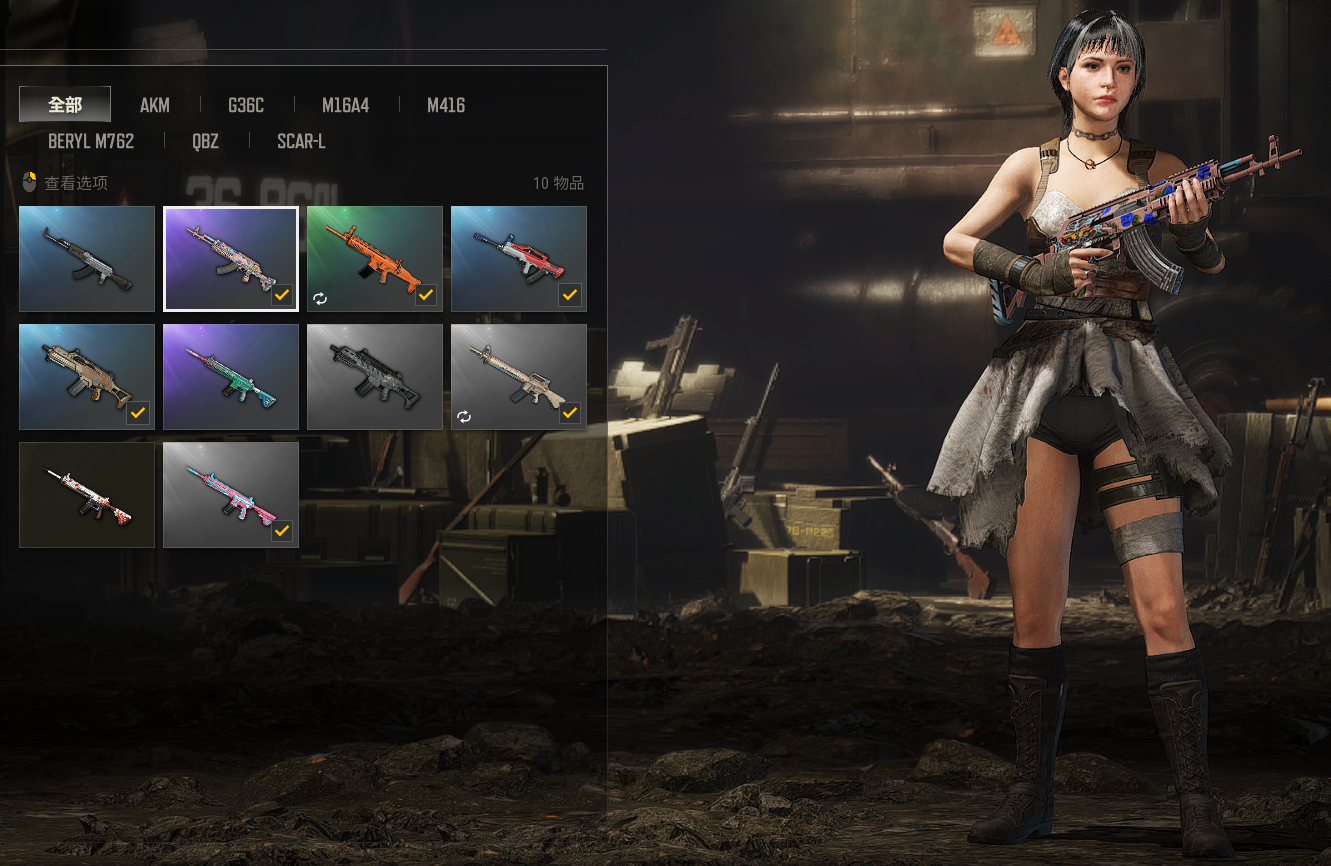The width and height of the screenshot is (1331, 866).
Task: Select the AKM weapon tab
Action: pos(155,105)
